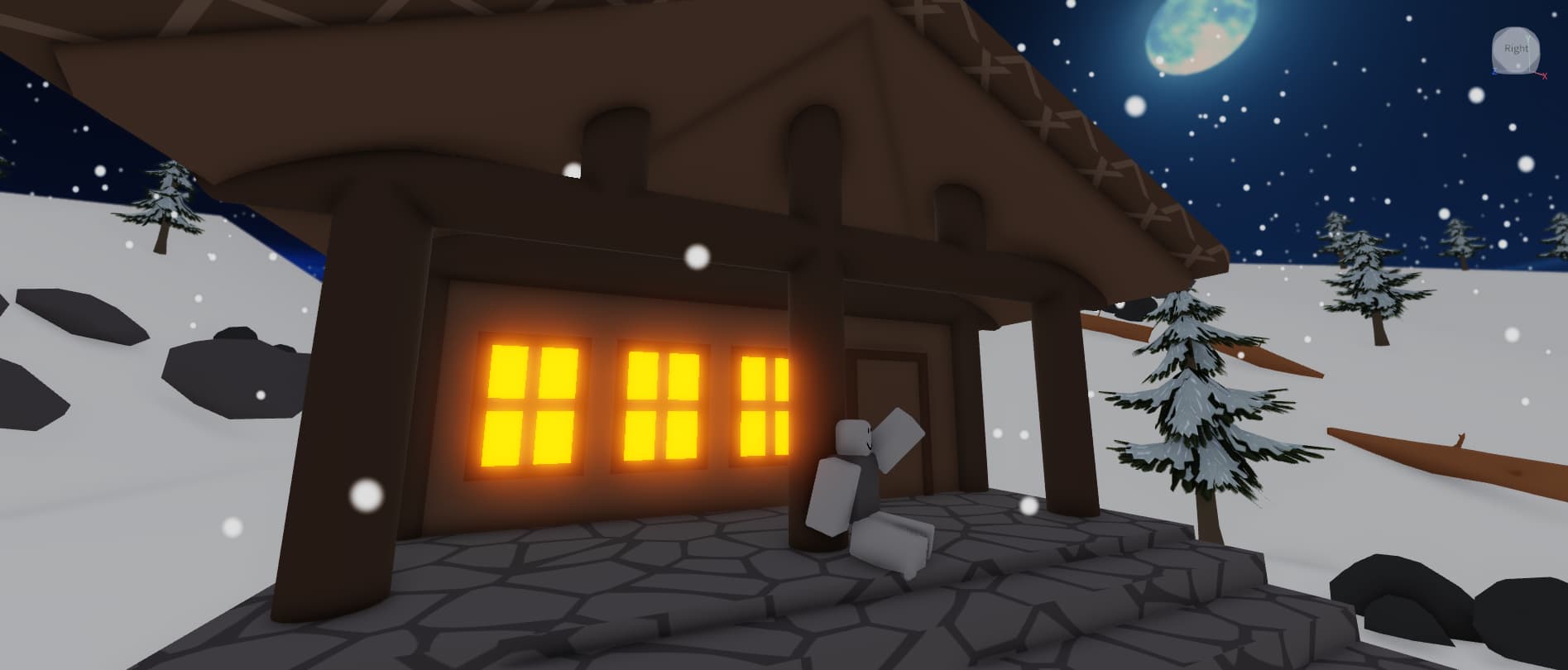1568x670 pixels.
Task: Click the Right face of the view cube
Action: [x=1516, y=48]
